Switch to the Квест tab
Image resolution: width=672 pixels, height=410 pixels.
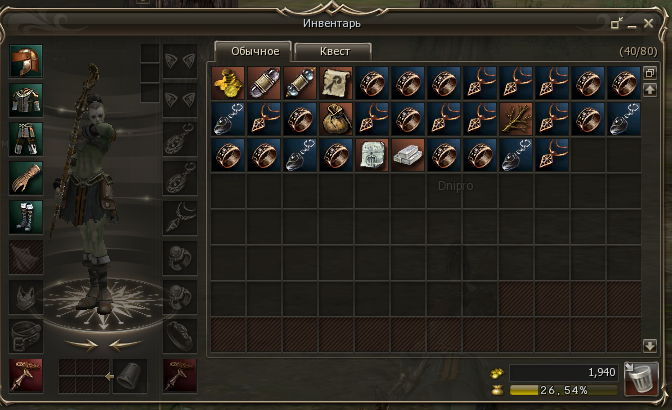pos(333,51)
